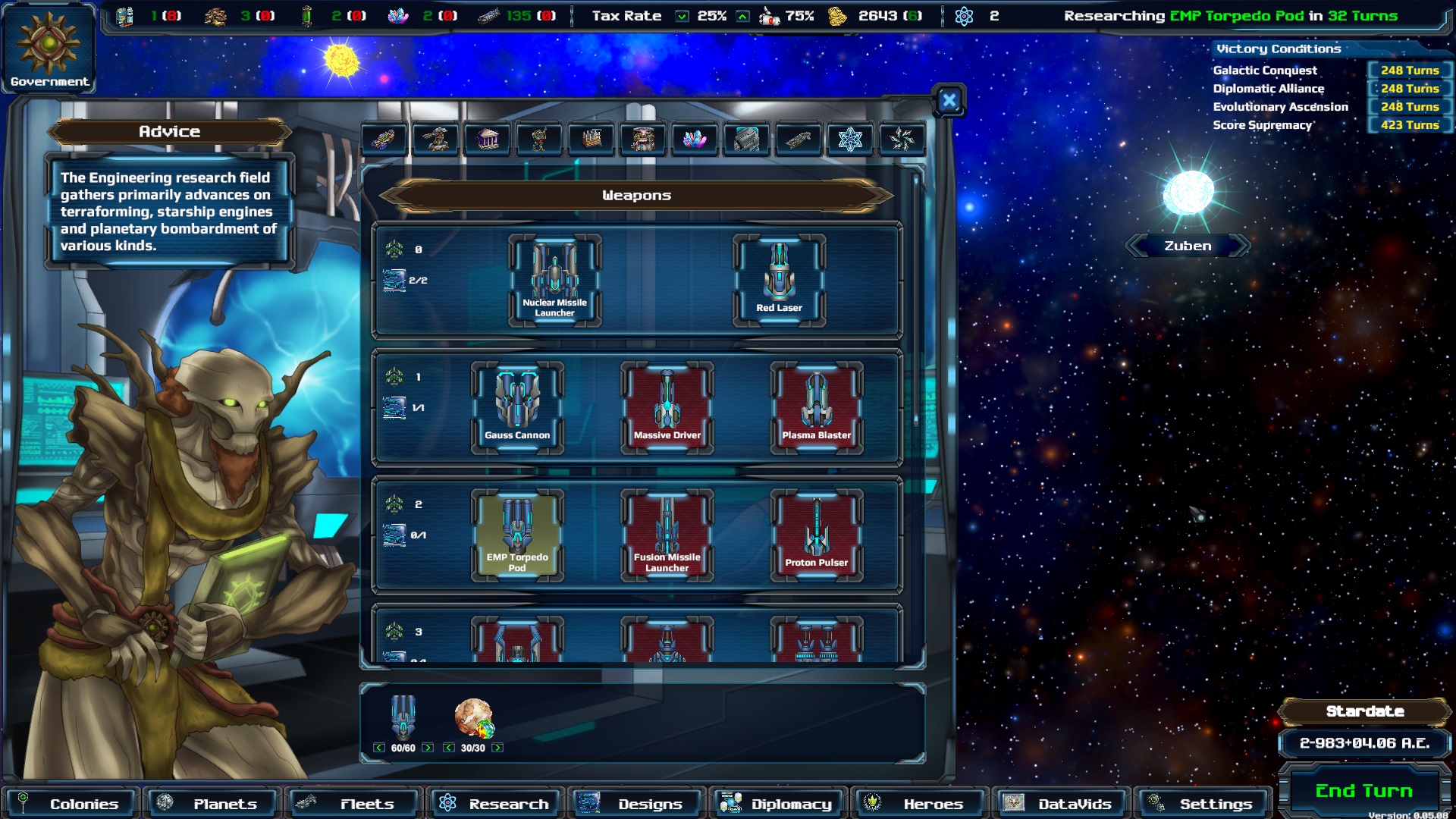Open the Settings menu
Image resolution: width=1456 pixels, height=819 pixels.
[x=1203, y=803]
